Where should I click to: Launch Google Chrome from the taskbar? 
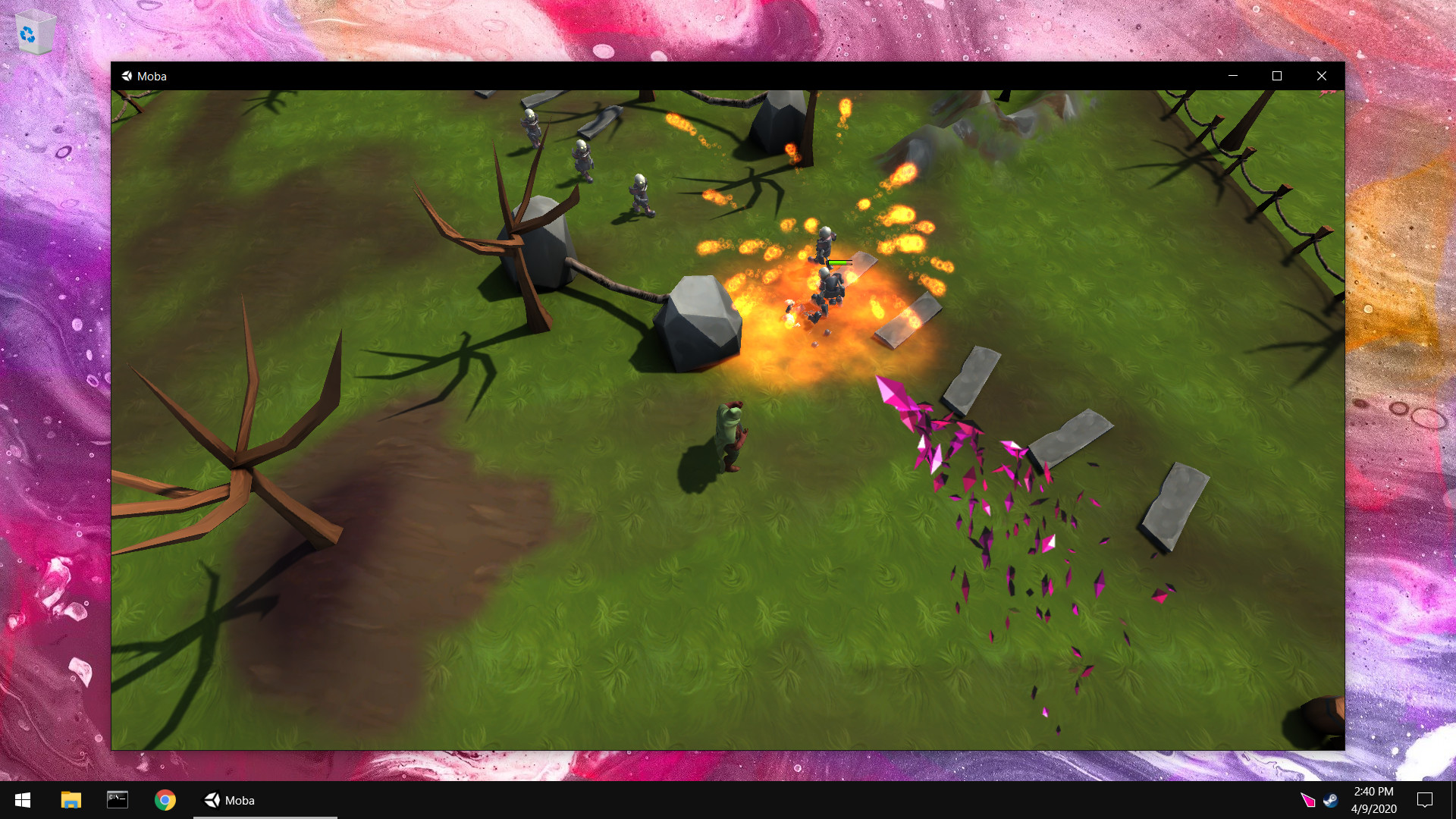(x=165, y=800)
